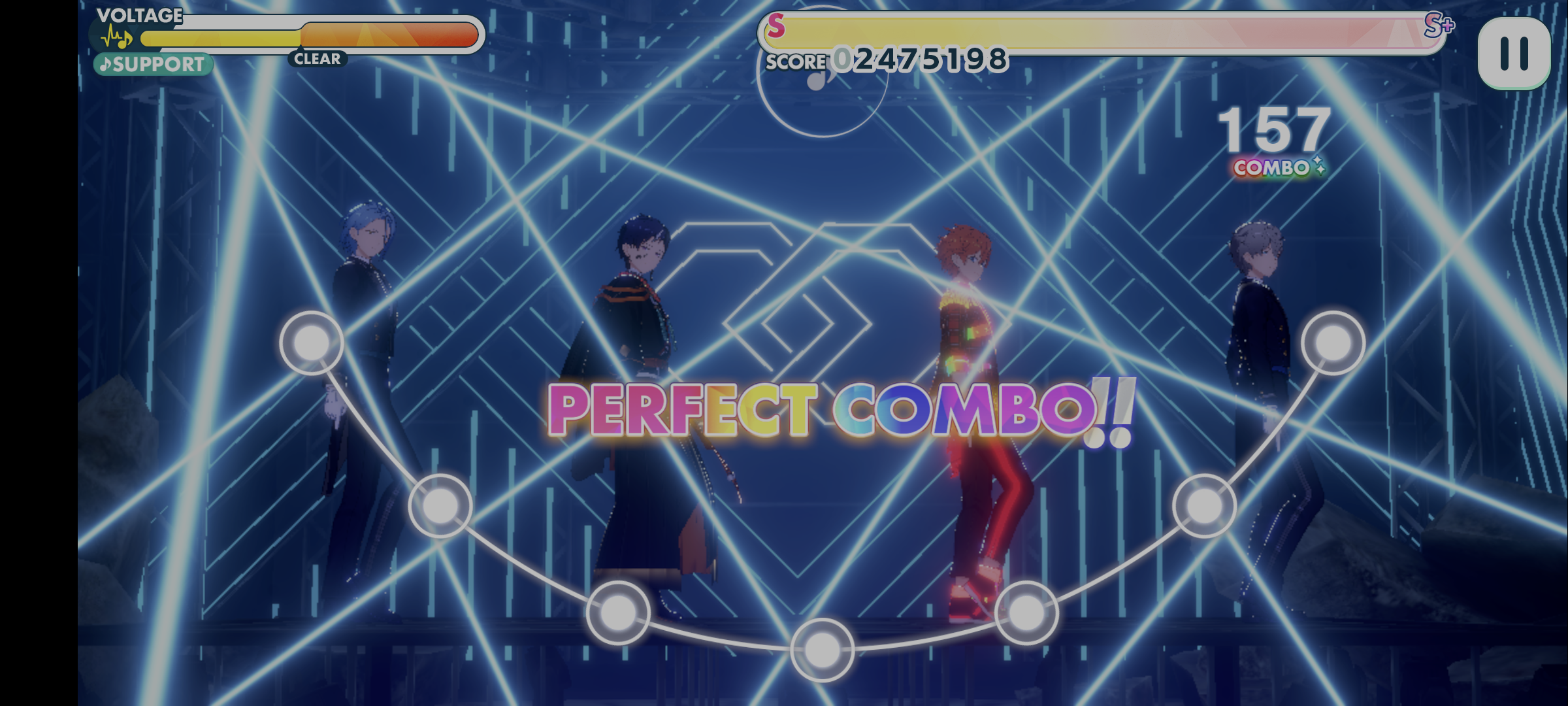Pause the live performance
Viewport: 1568px width, 706px height.
[1513, 53]
